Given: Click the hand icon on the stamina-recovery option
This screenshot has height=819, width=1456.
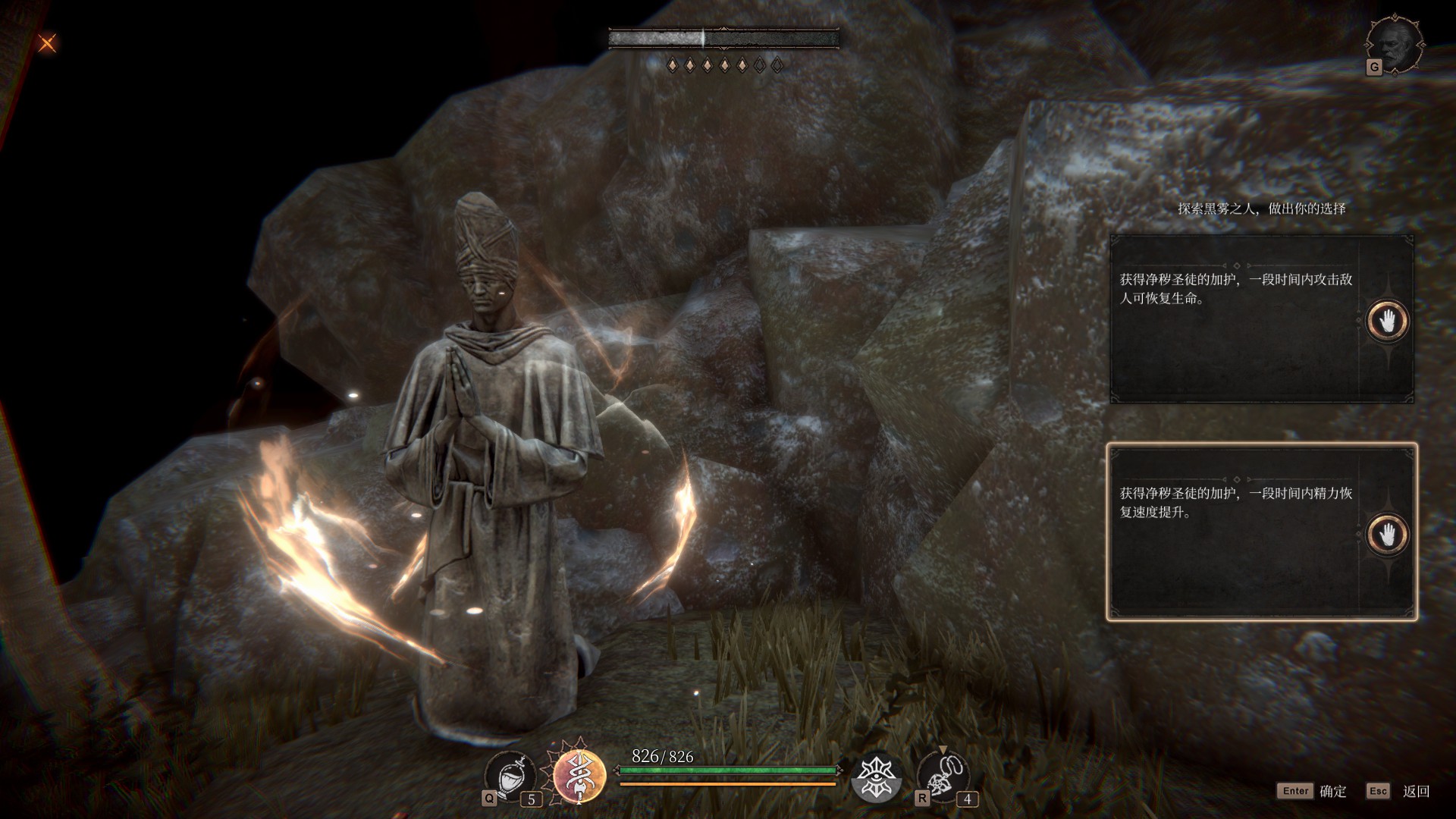Looking at the screenshot, I should click(1387, 535).
